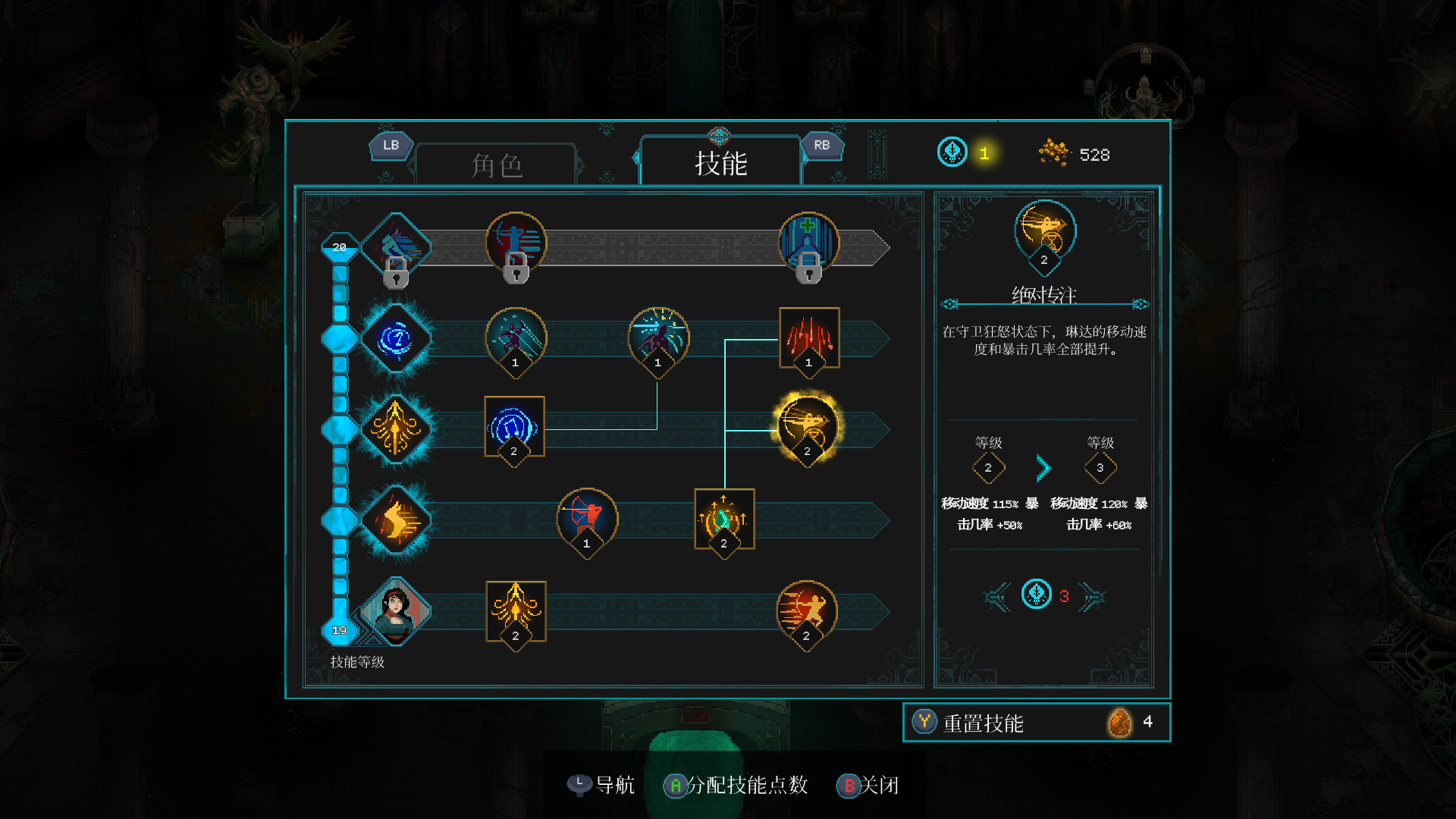
Task: Click the skill point crystal counter showing 1
Action: click(952, 152)
